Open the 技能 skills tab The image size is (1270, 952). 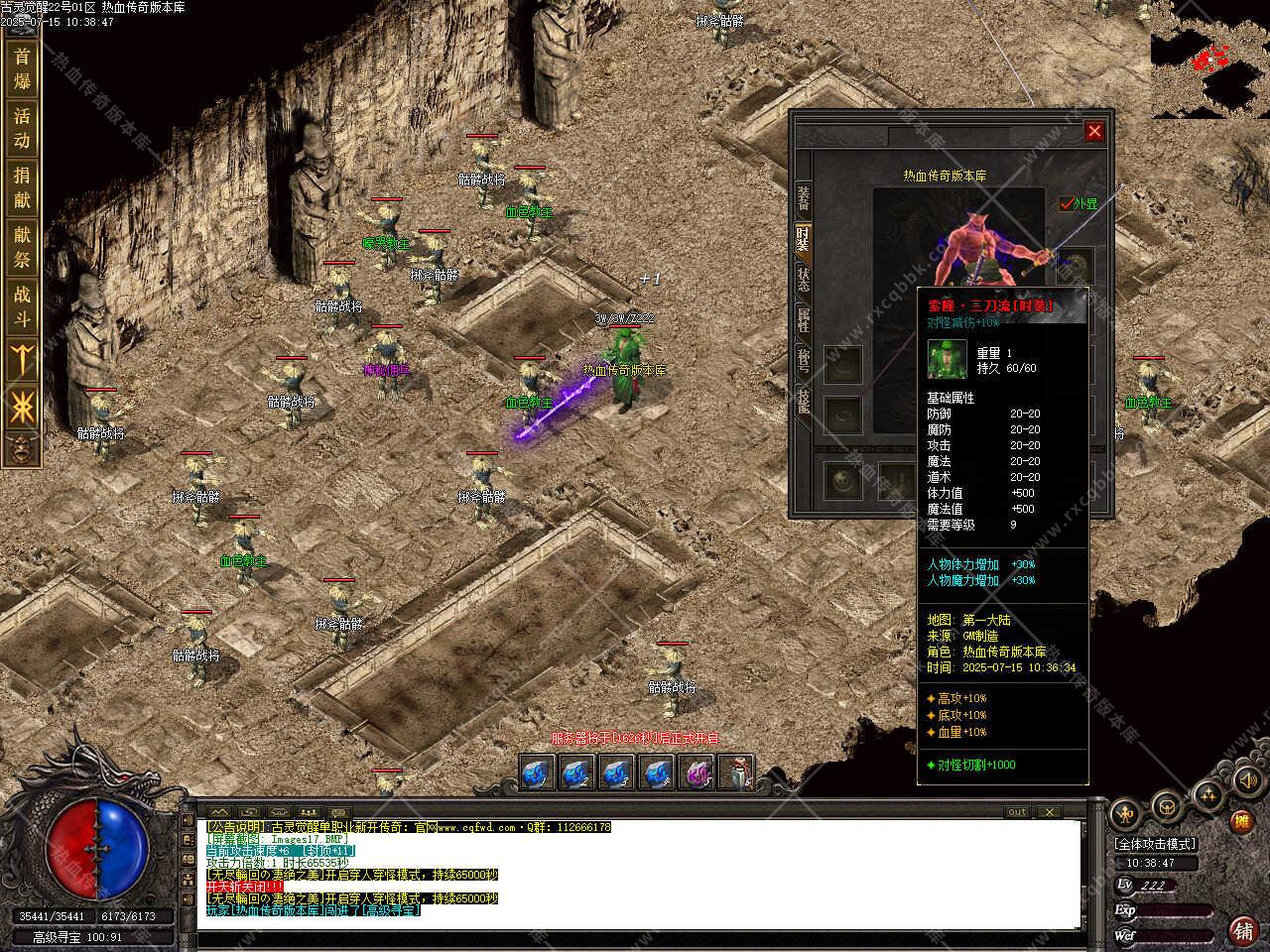pyautogui.click(x=803, y=401)
